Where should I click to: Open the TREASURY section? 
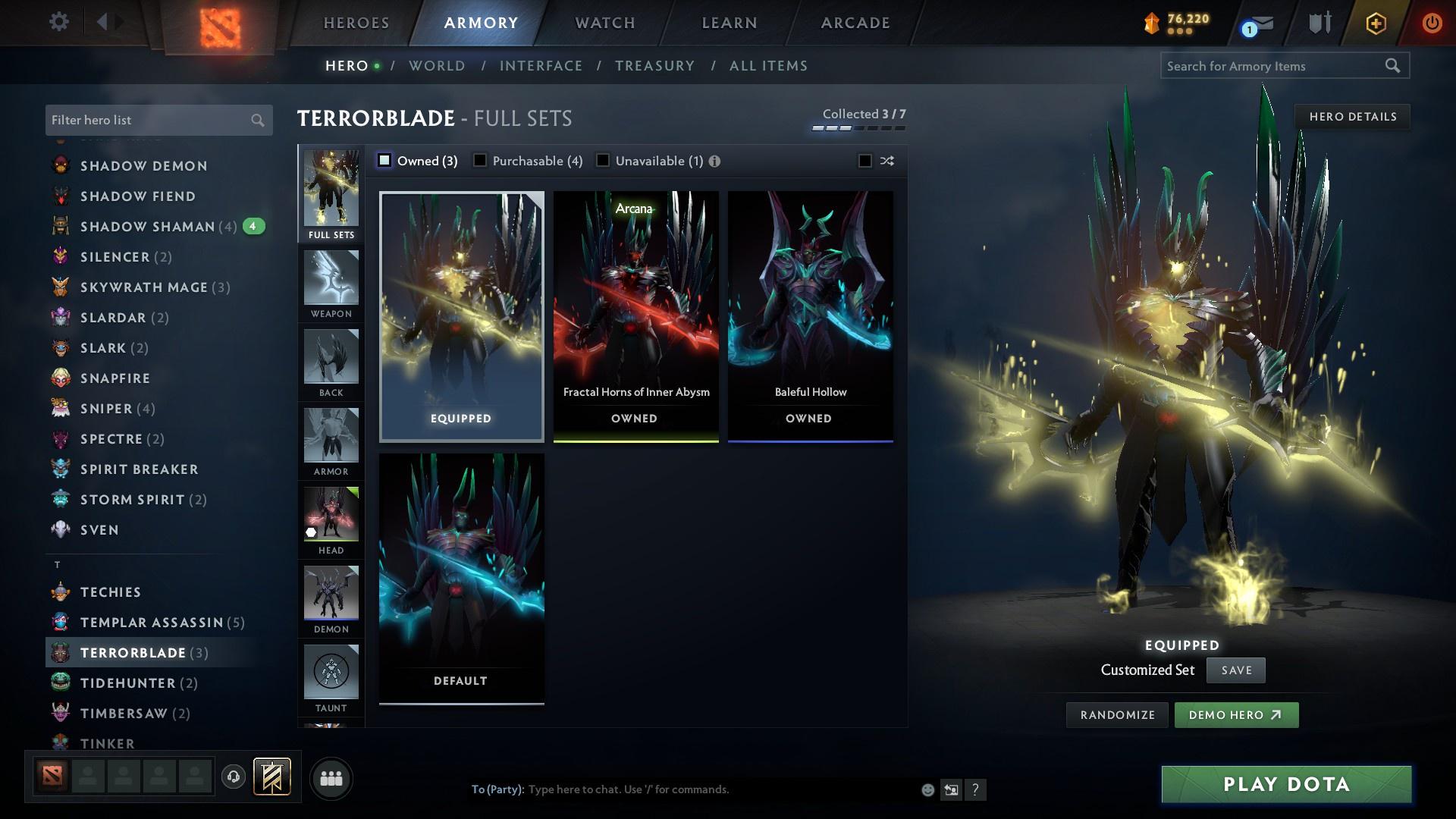tap(655, 66)
